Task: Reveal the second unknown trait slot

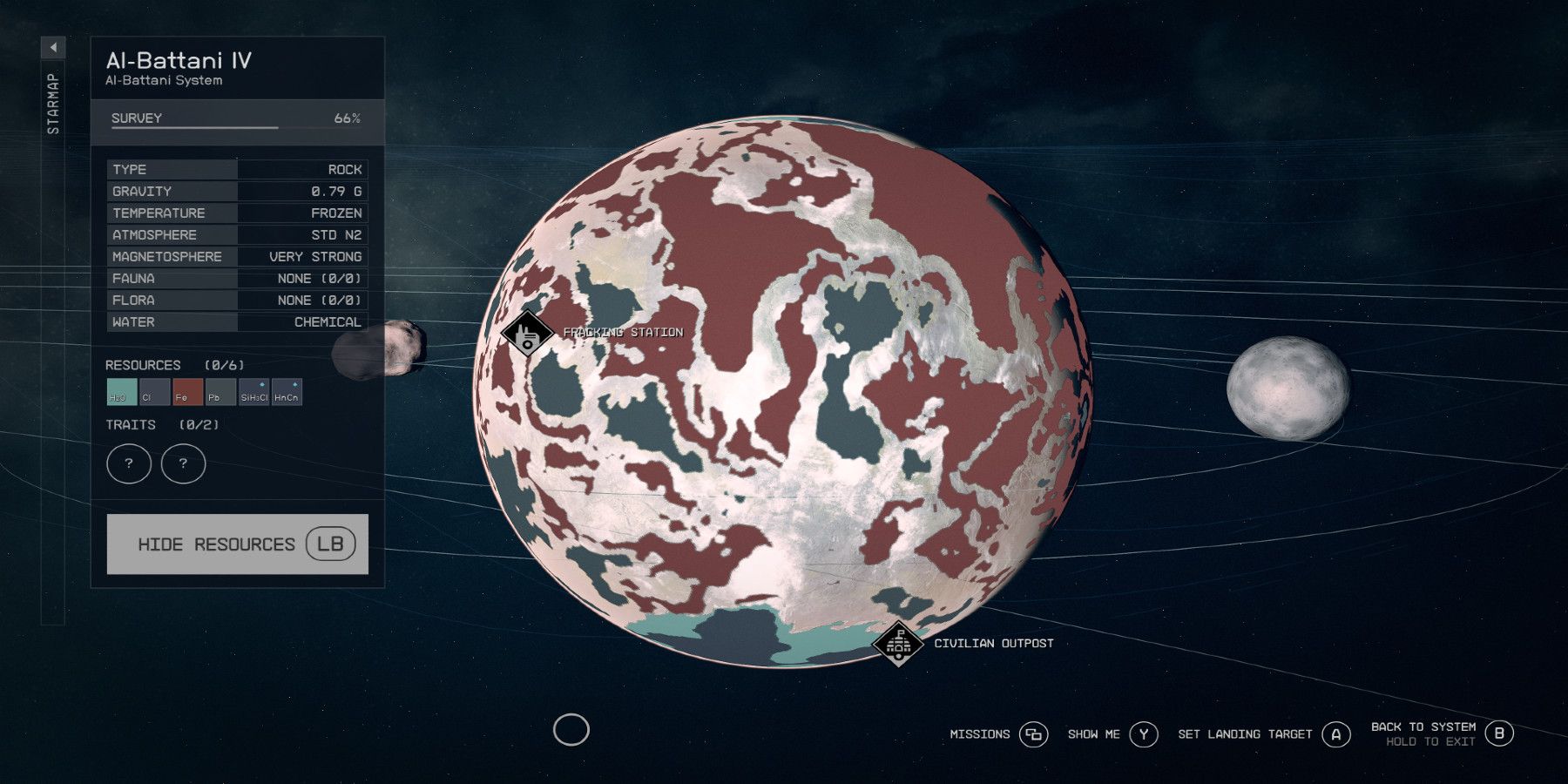Action: click(183, 463)
